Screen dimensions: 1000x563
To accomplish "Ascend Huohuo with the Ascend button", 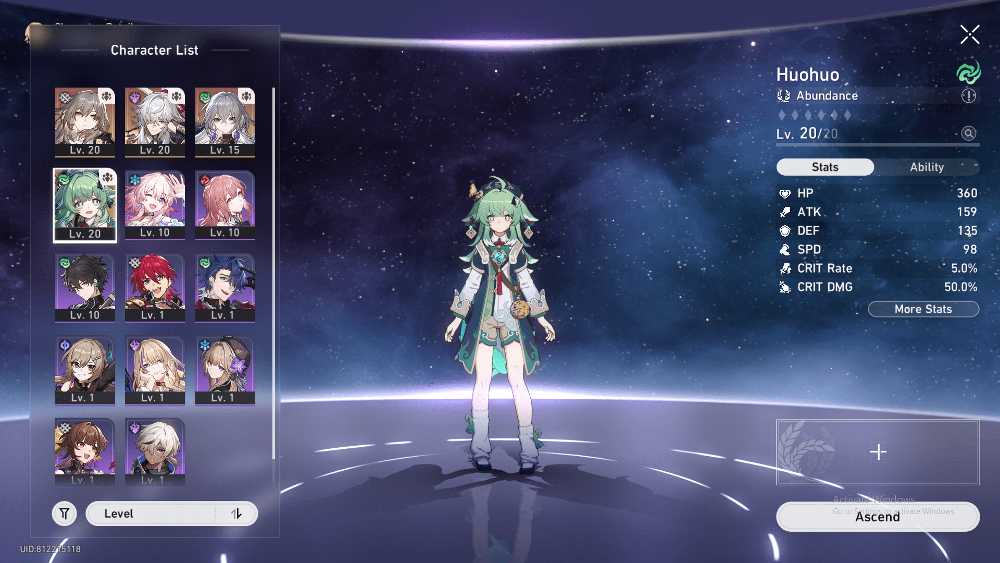I will [877, 517].
